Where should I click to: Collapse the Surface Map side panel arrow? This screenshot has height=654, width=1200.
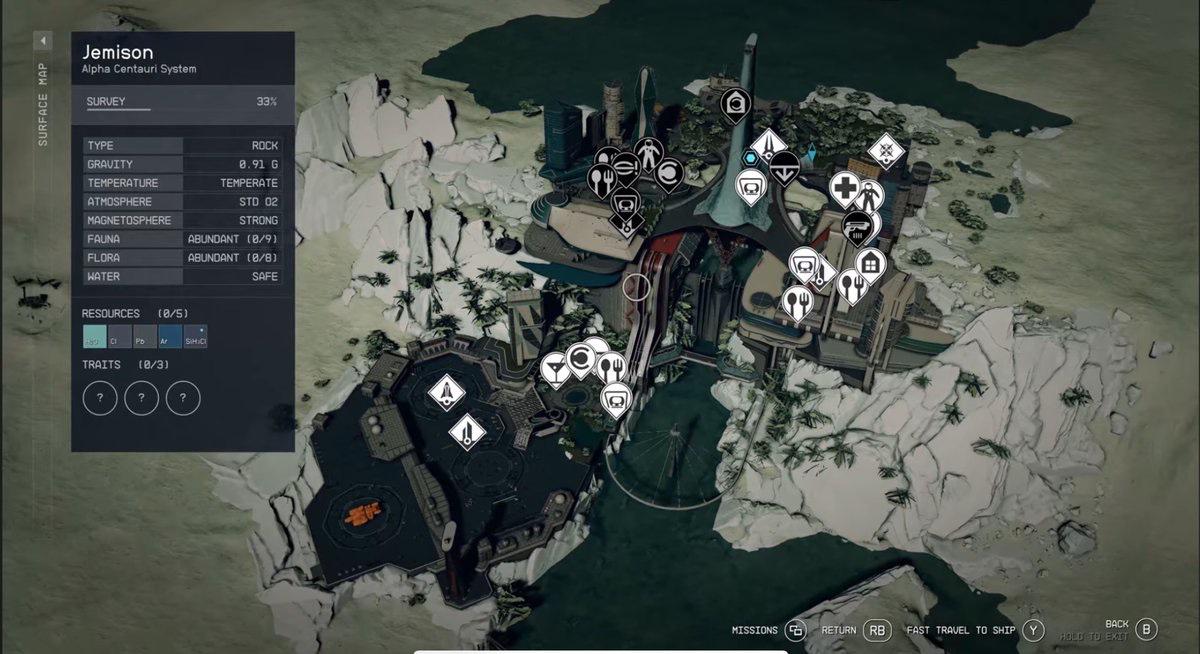[x=43, y=41]
